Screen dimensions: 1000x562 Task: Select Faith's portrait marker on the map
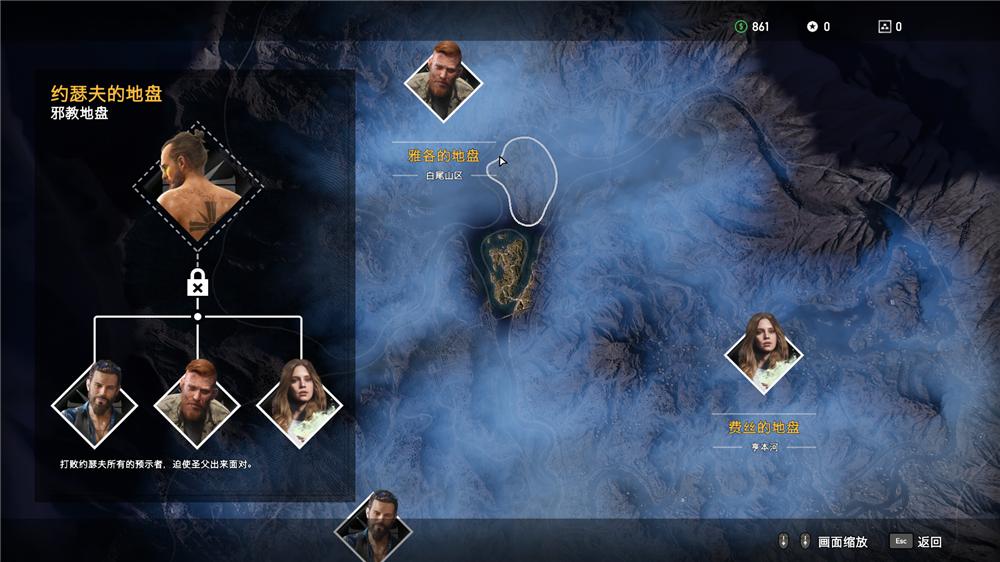765,350
